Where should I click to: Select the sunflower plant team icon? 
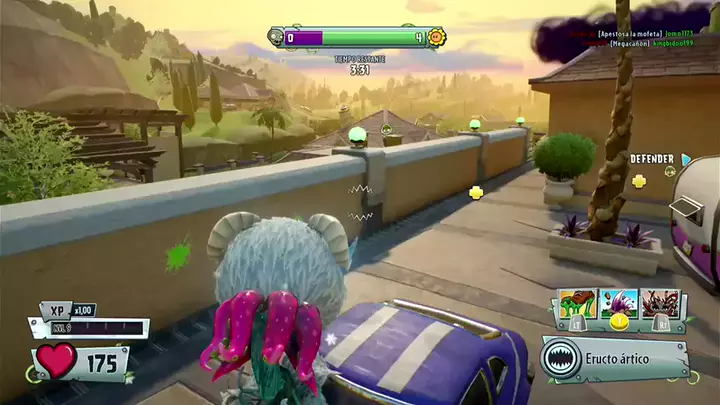pos(436,38)
